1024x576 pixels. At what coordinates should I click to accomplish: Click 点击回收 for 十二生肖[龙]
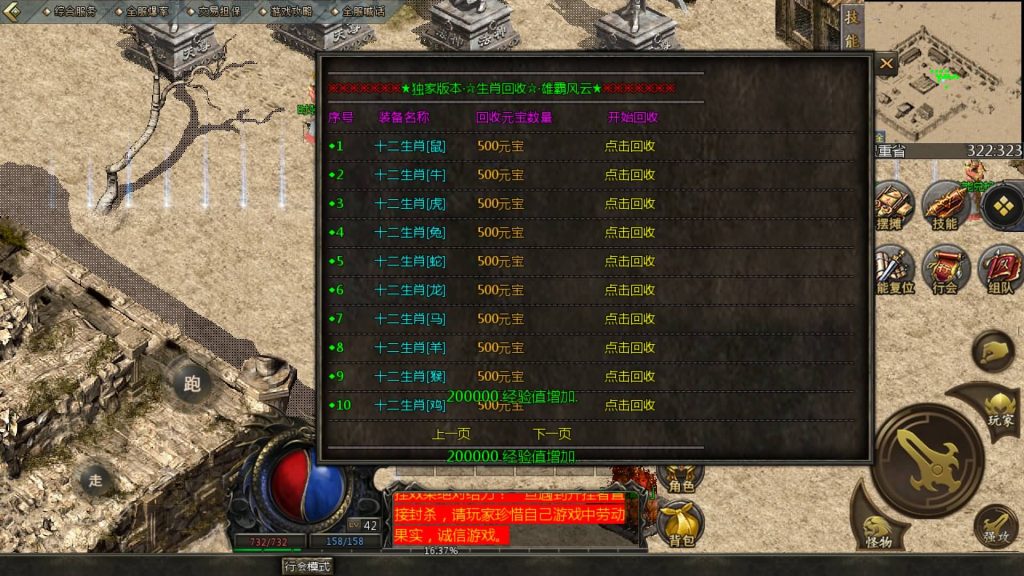coord(630,290)
